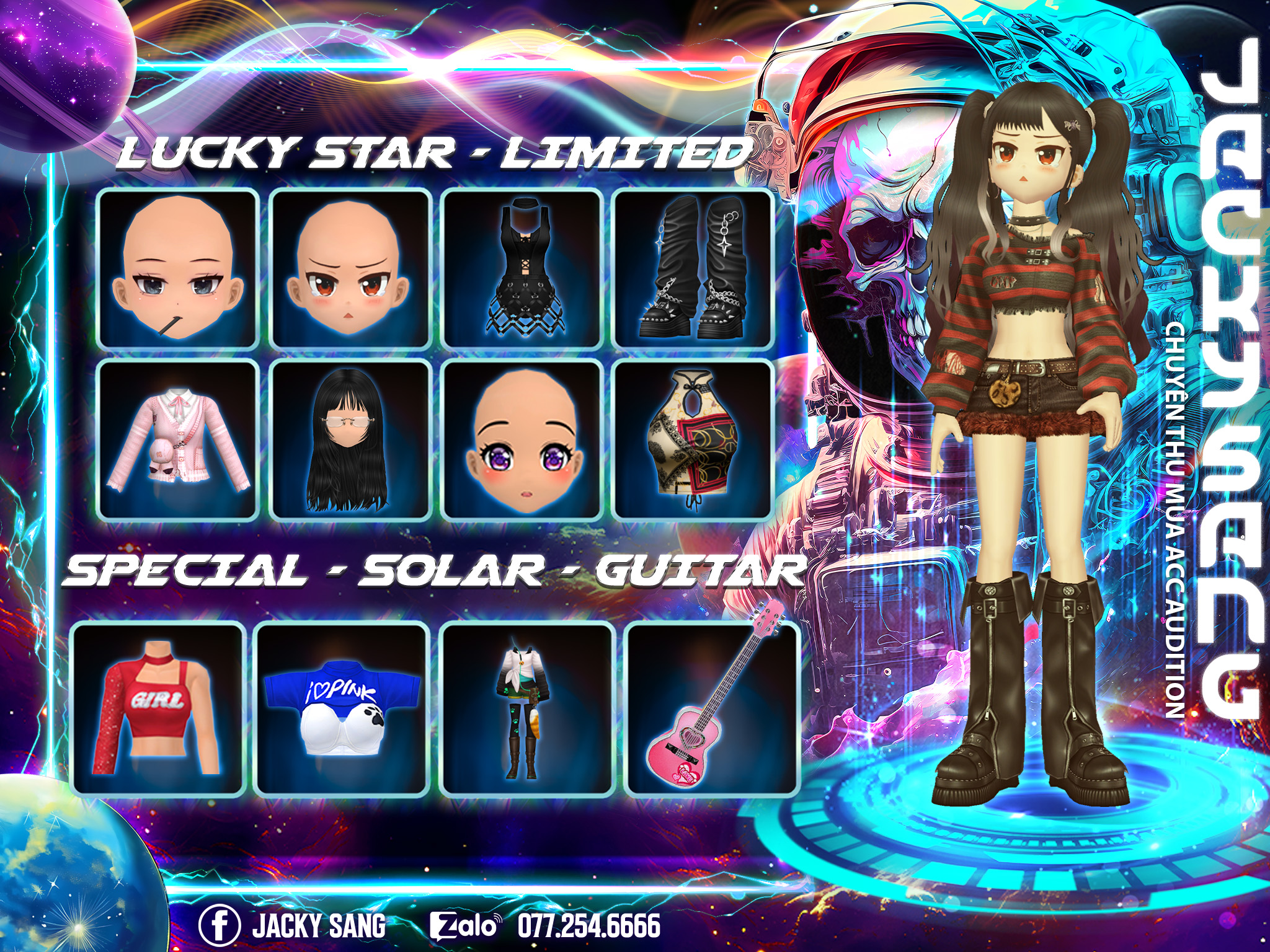Image resolution: width=1270 pixels, height=952 pixels.
Task: Open the Facebook icon for Jacky Sang
Action: 219,924
